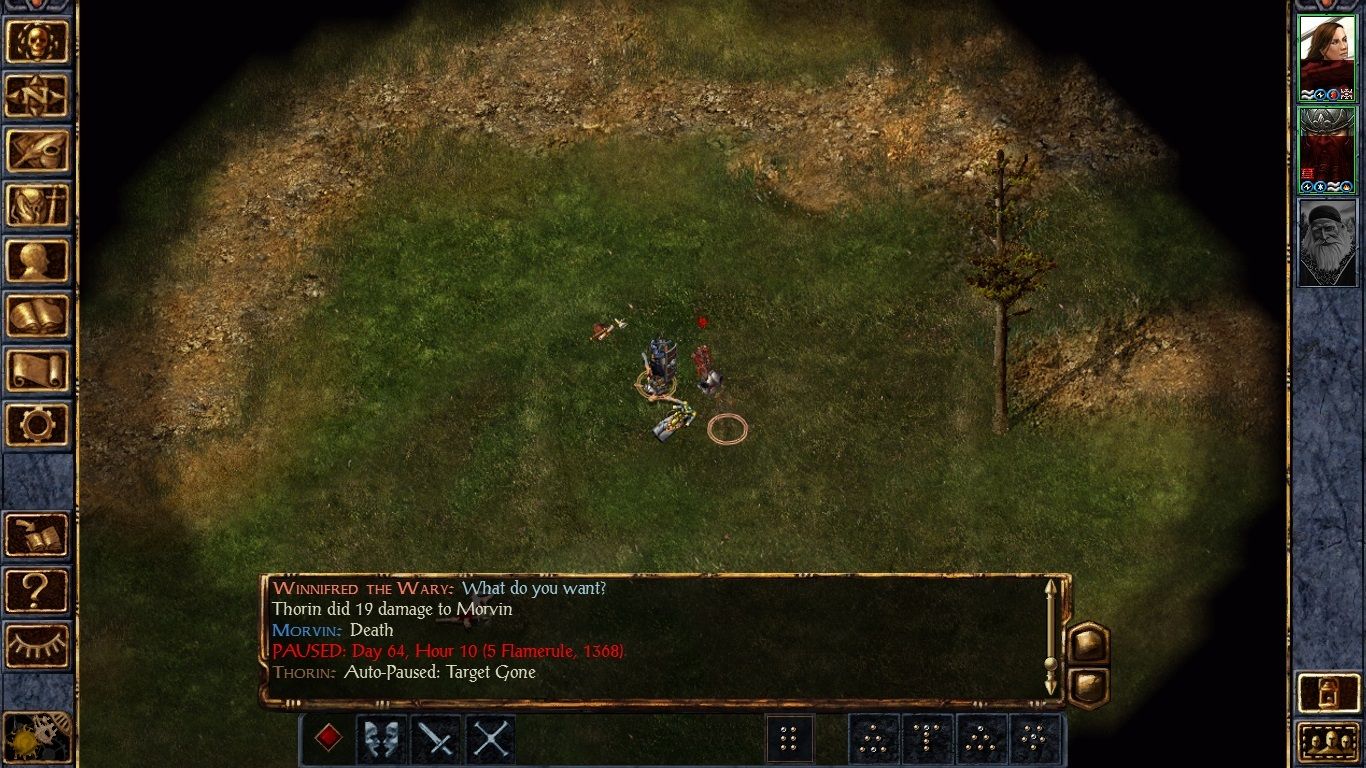Select the attack sword action
1366x768 pixels.
(435, 739)
